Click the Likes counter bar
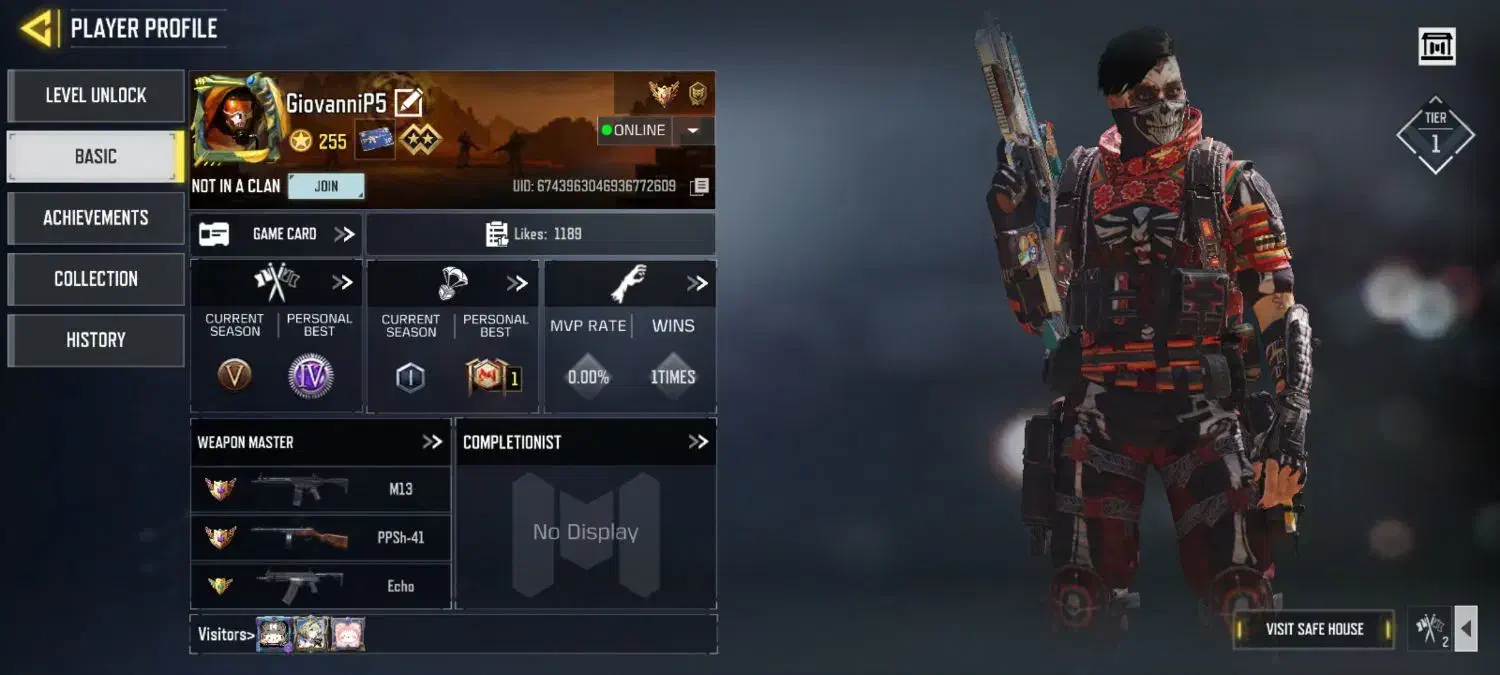The height and width of the screenshot is (675, 1500). click(540, 234)
